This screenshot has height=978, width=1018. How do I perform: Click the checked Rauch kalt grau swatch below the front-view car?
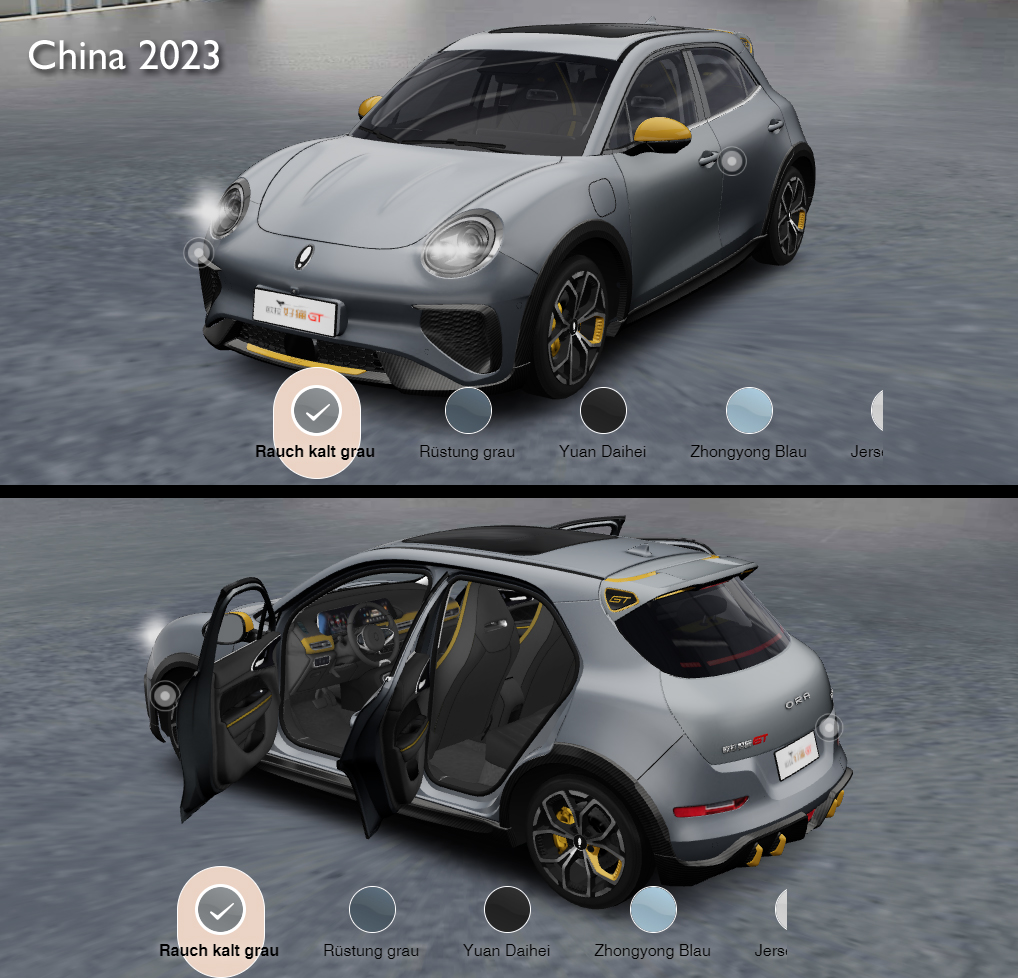(316, 411)
